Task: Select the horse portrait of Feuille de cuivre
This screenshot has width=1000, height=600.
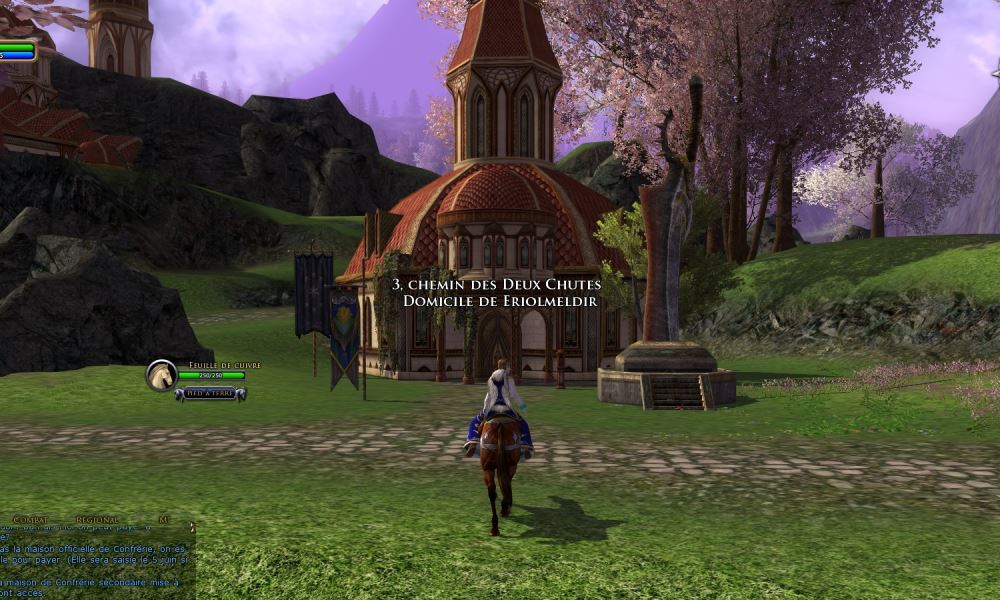Action: [x=161, y=375]
